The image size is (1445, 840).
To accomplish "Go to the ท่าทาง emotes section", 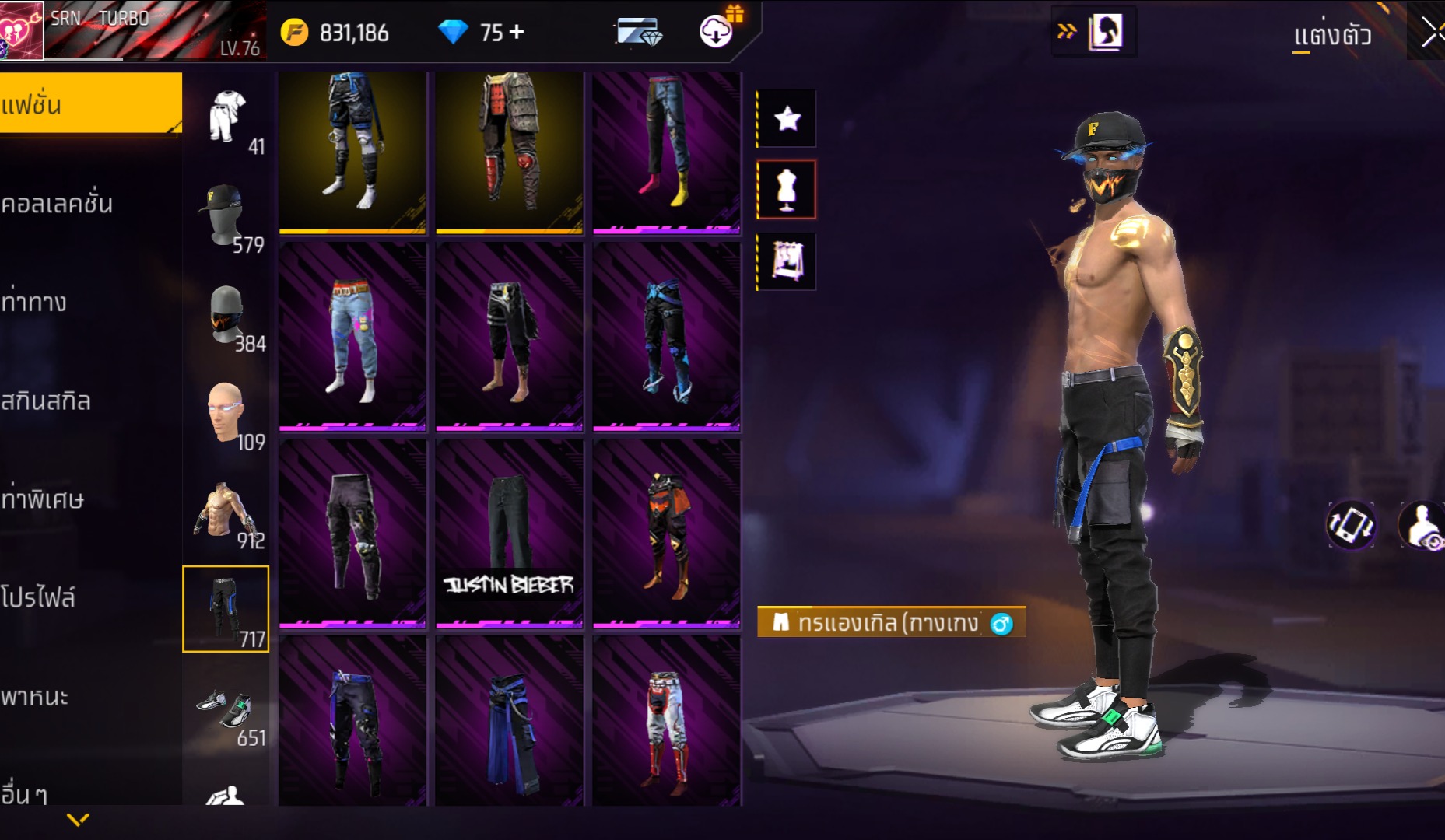I will point(35,302).
